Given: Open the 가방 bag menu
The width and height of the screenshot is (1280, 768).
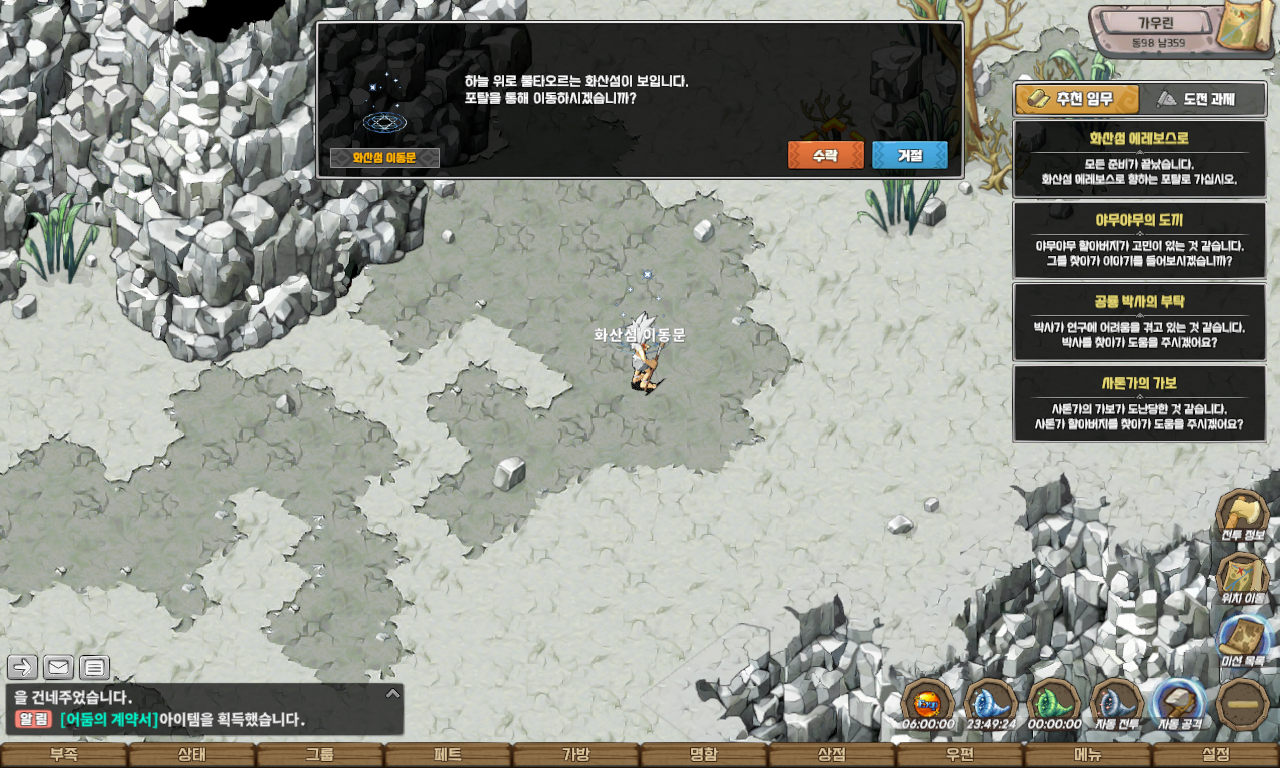Looking at the screenshot, I should point(576,755).
